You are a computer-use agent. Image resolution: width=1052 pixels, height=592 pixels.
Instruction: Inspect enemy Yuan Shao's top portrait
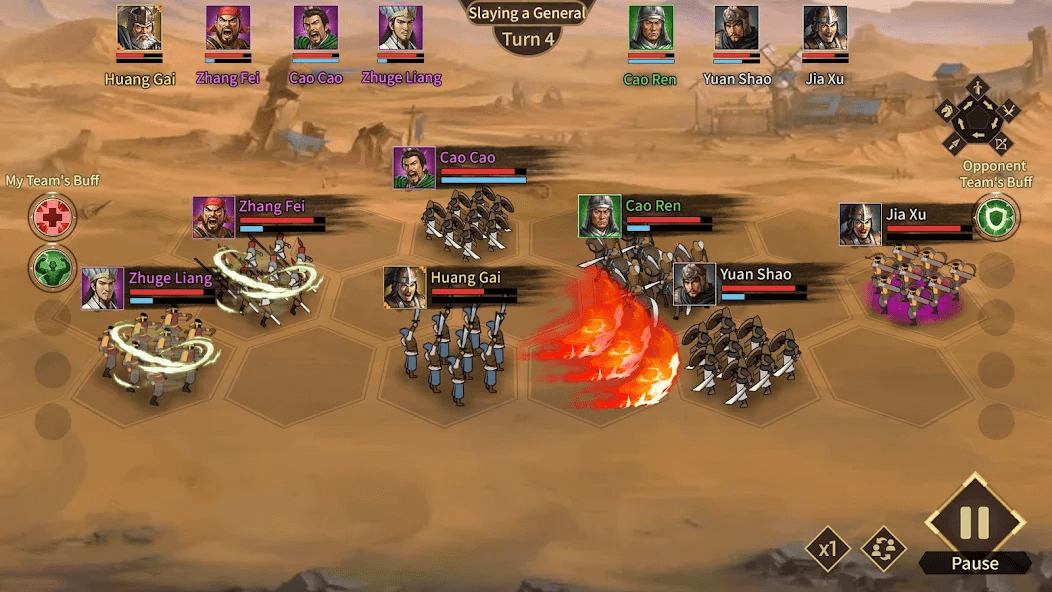point(736,28)
